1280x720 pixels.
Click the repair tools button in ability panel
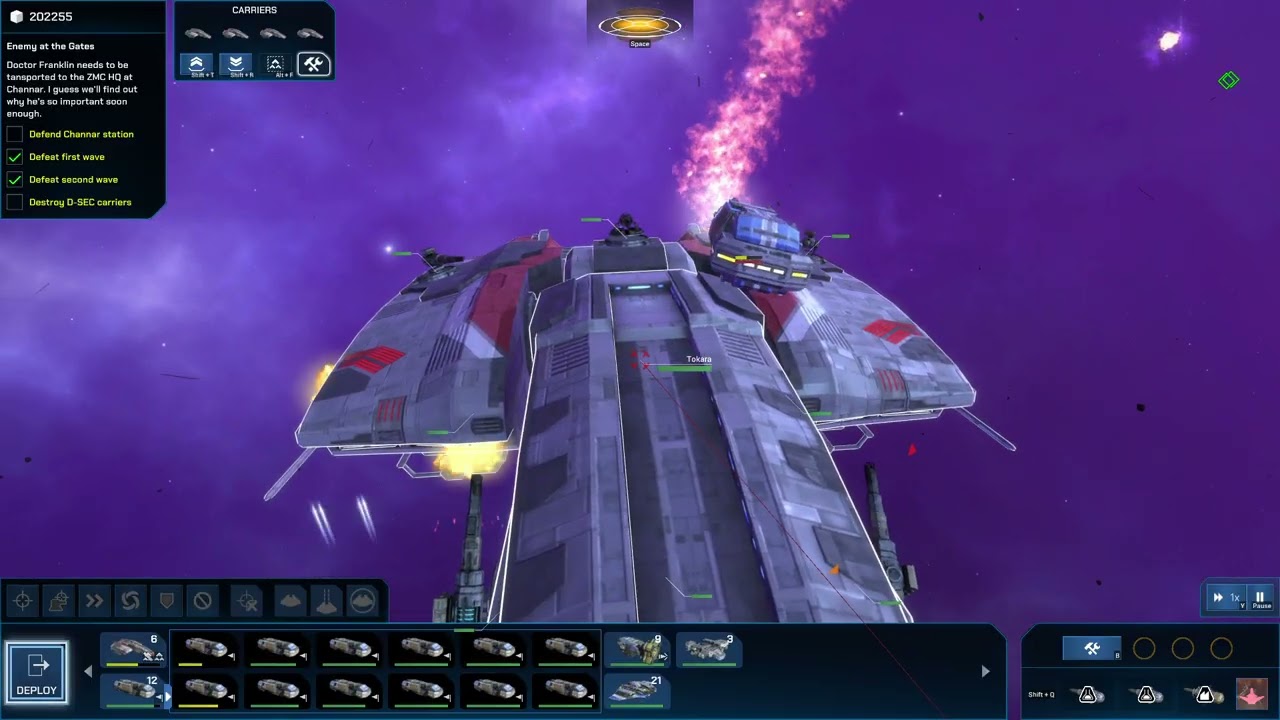(1091, 649)
